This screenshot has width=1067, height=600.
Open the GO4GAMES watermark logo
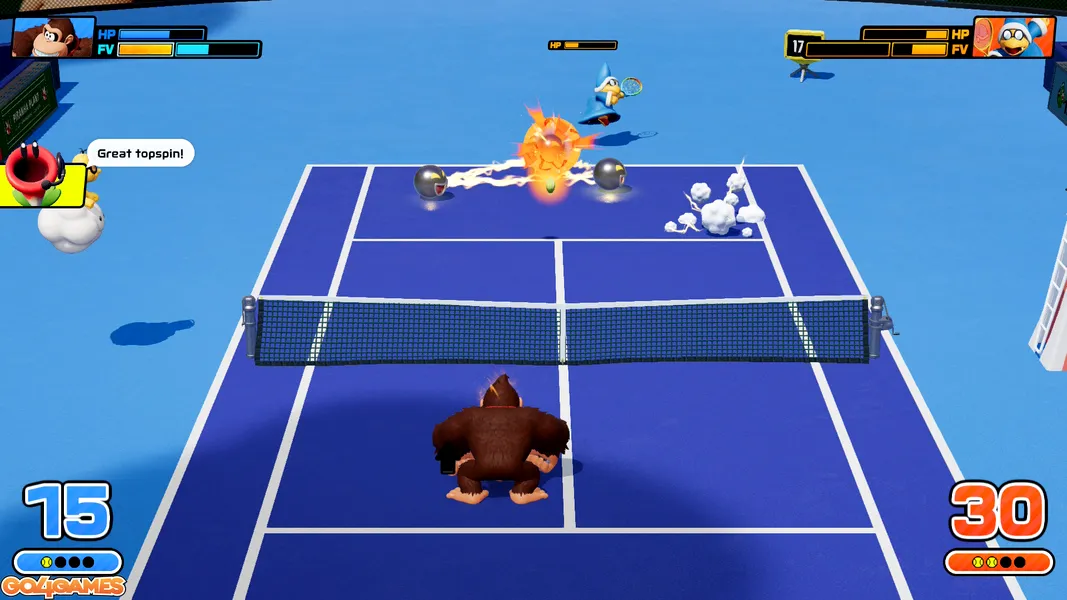click(63, 587)
